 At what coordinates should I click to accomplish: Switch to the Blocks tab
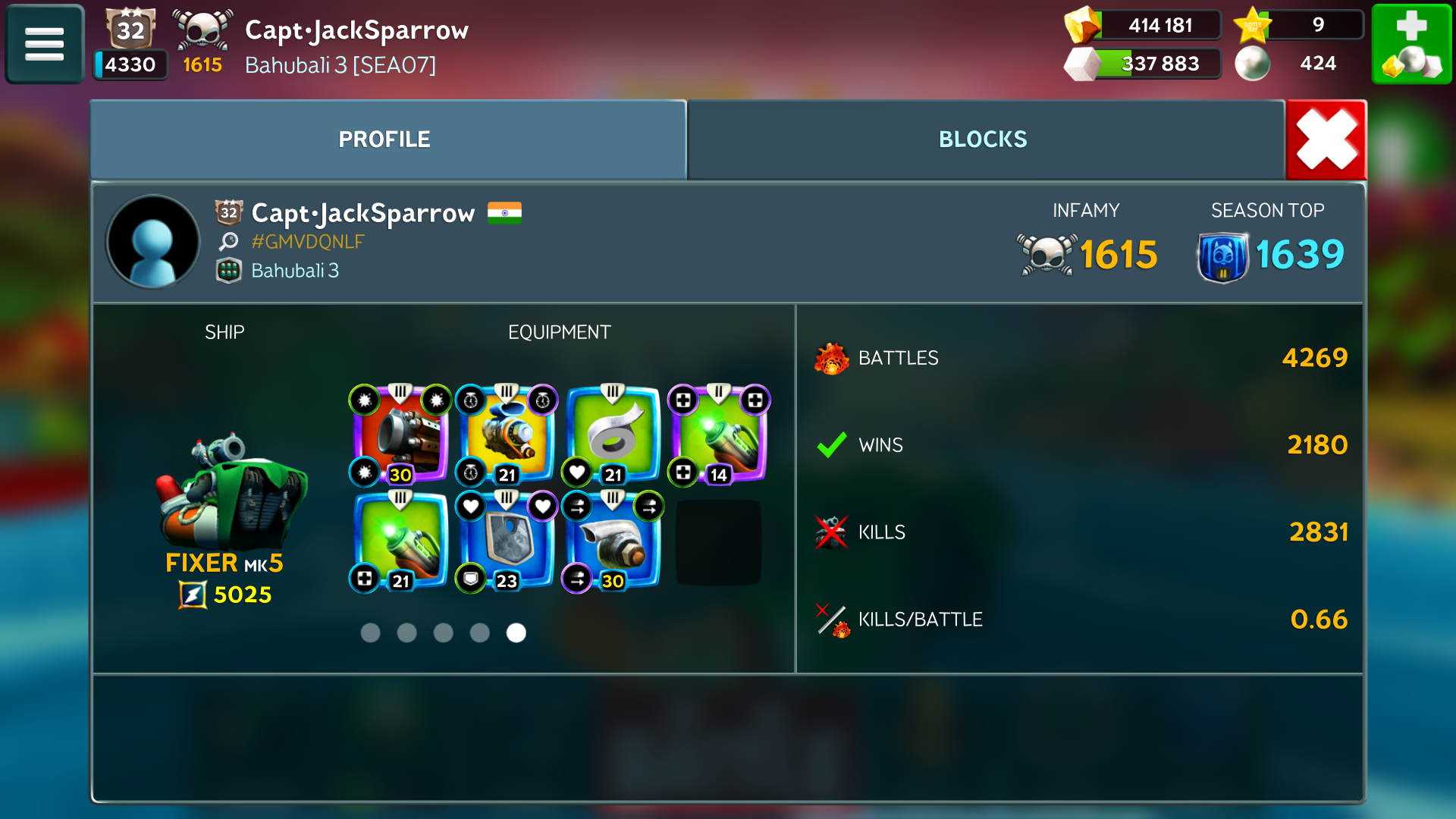(983, 140)
